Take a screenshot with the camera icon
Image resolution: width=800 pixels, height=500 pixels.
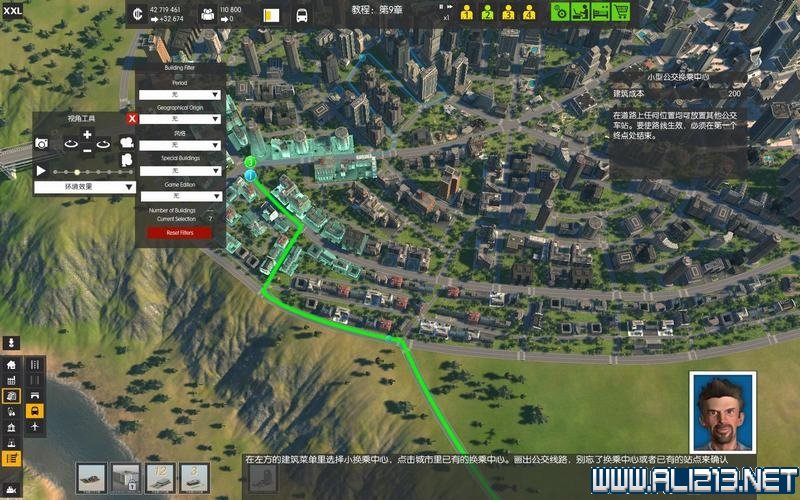[x=43, y=144]
